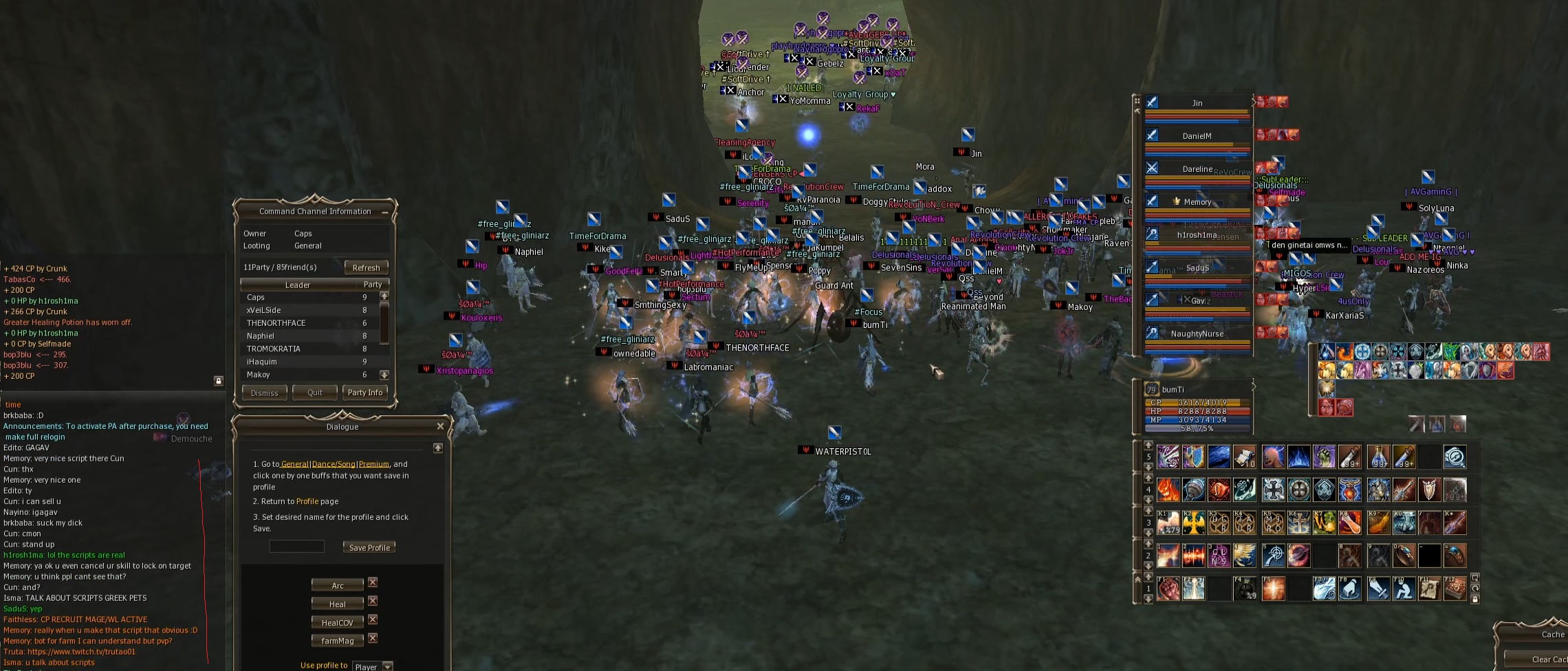Select xVeiLSide in the leader list

coord(264,310)
